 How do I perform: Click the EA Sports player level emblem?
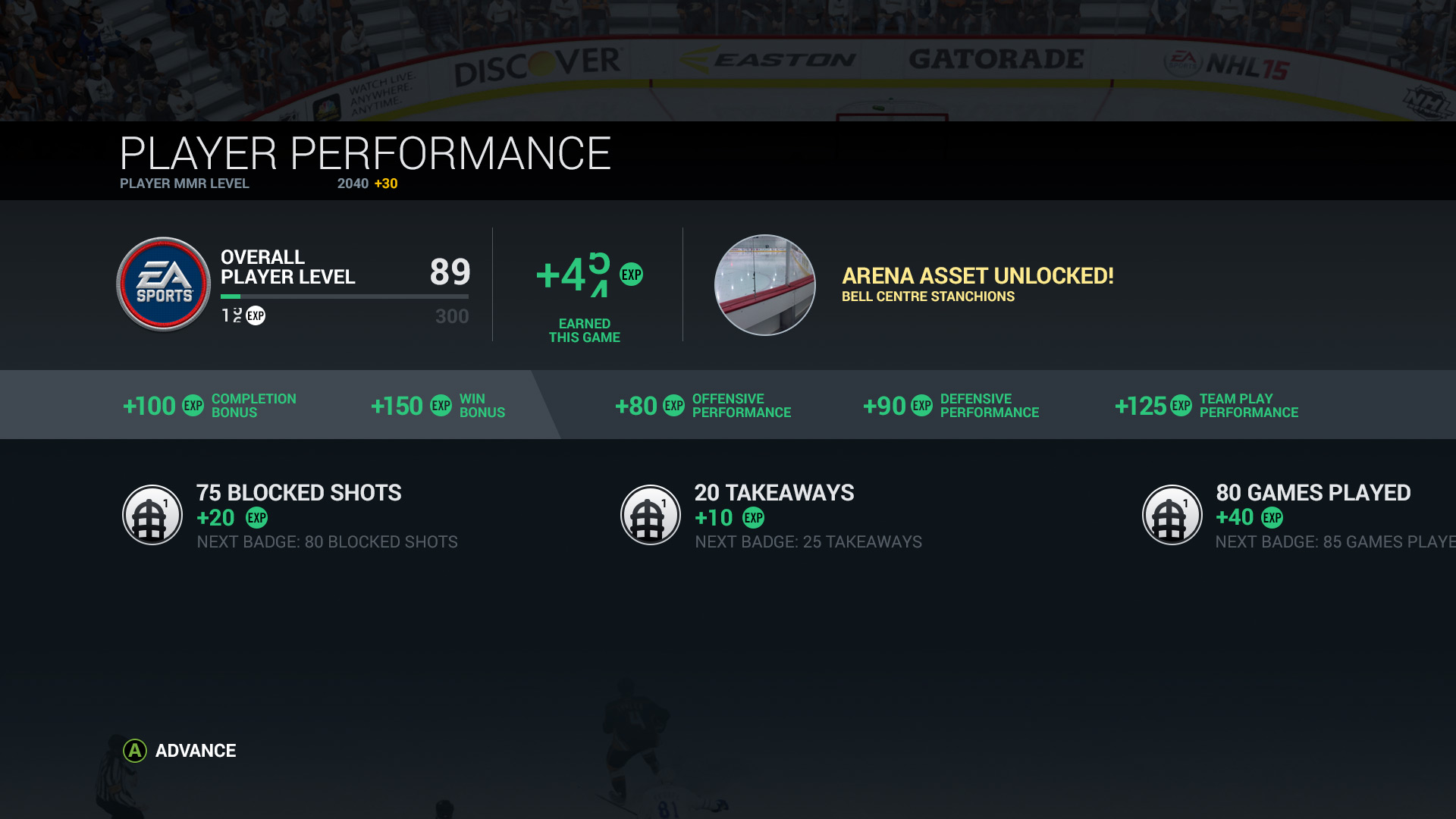click(164, 284)
